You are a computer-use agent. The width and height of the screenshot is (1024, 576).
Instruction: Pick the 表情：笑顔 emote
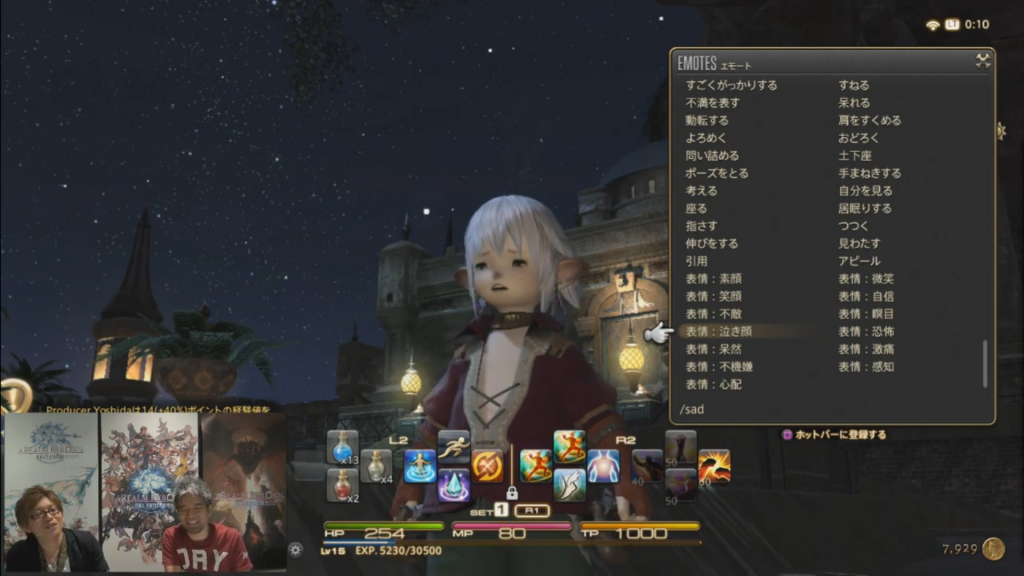(713, 296)
